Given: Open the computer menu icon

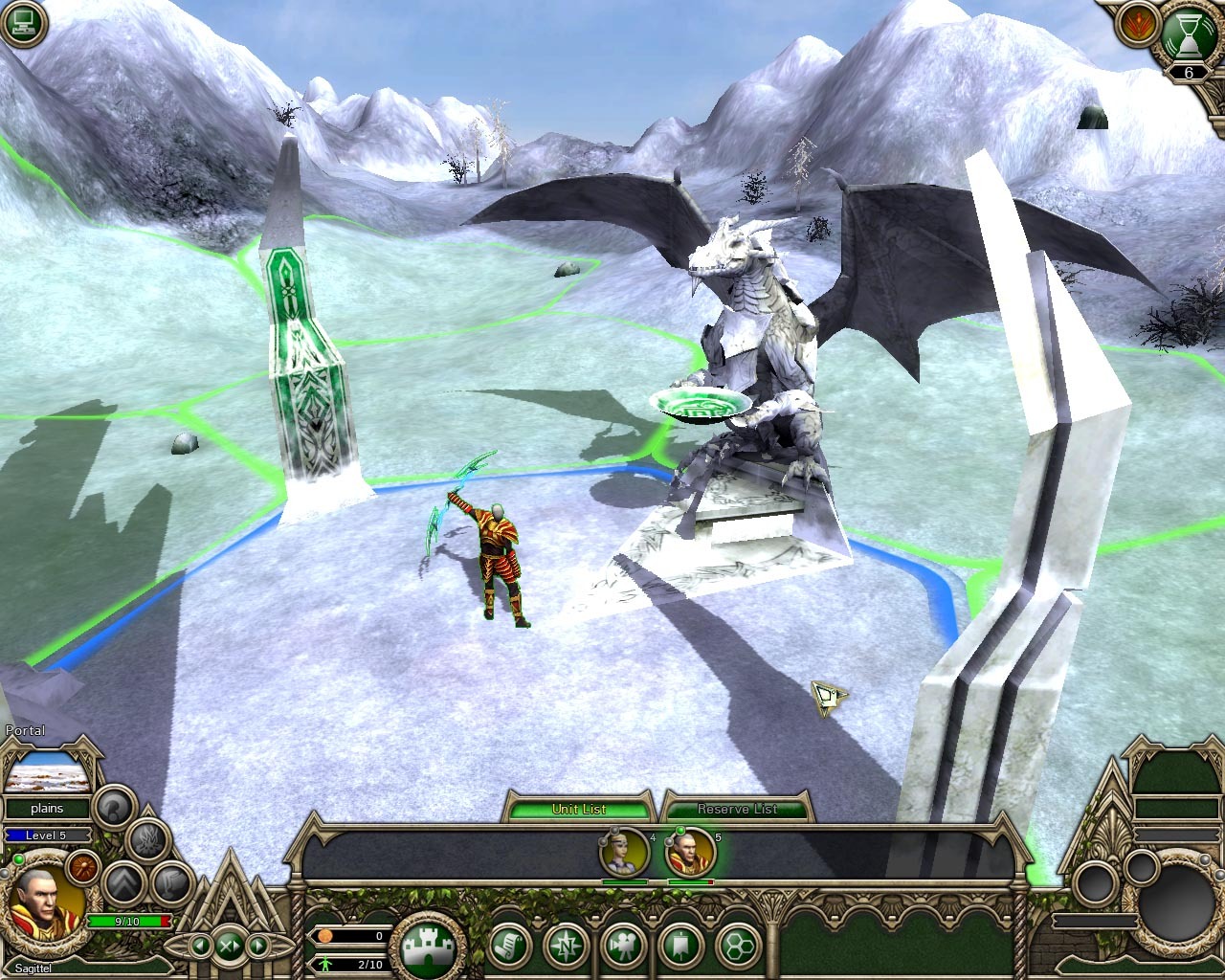Looking at the screenshot, I should coord(21,21).
